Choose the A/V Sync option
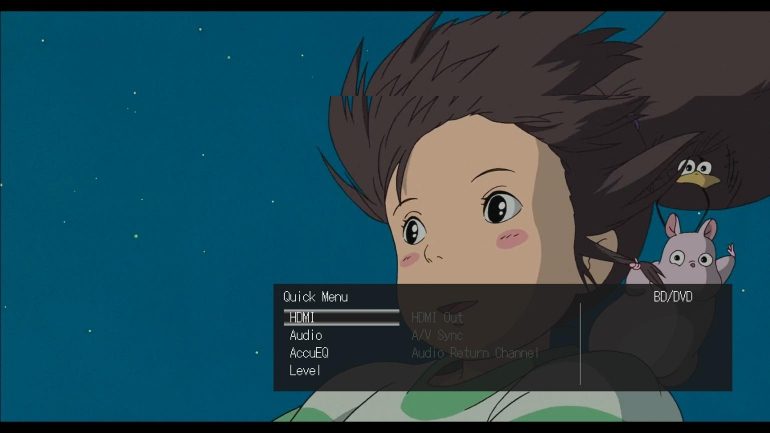Screen dimensions: 770x433 (437, 335)
